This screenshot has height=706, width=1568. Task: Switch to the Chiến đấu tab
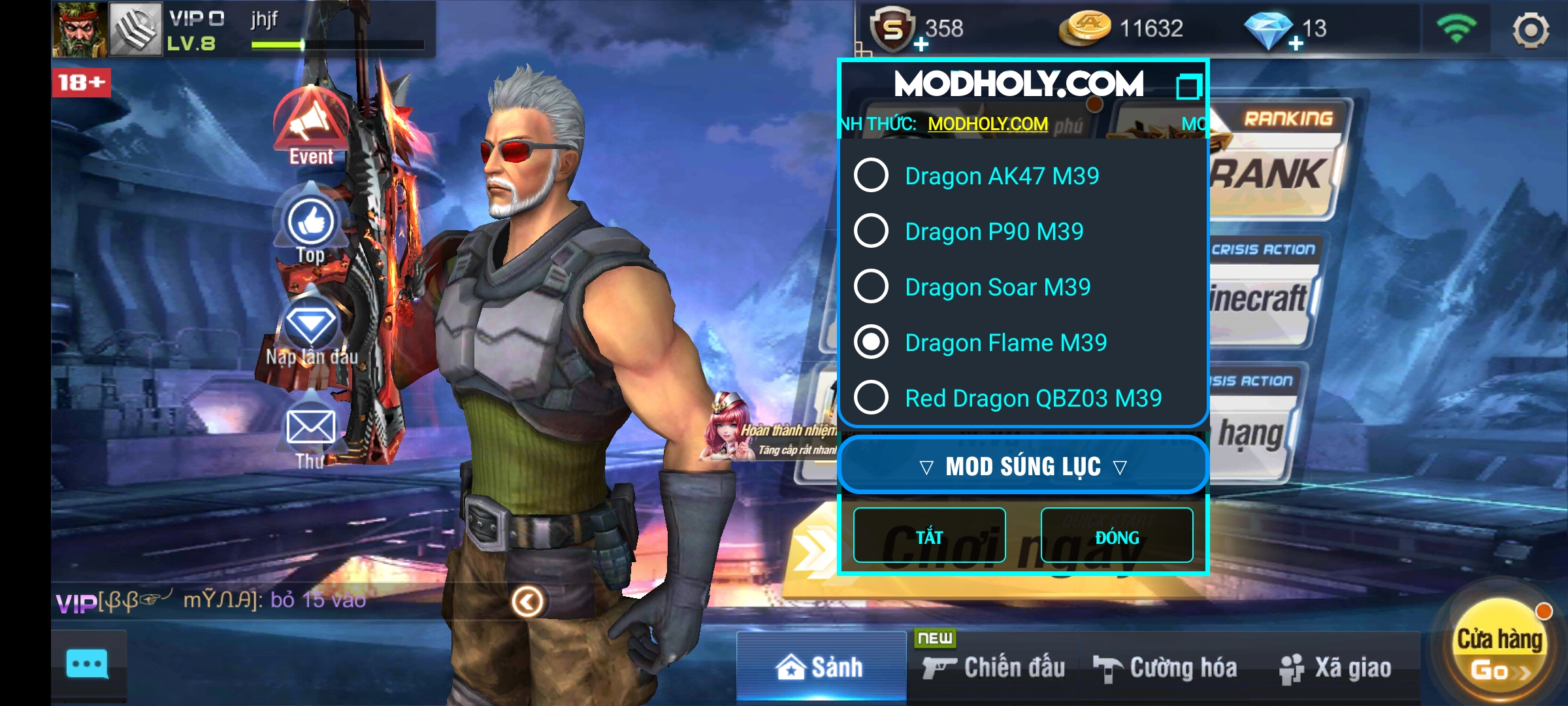point(994,668)
